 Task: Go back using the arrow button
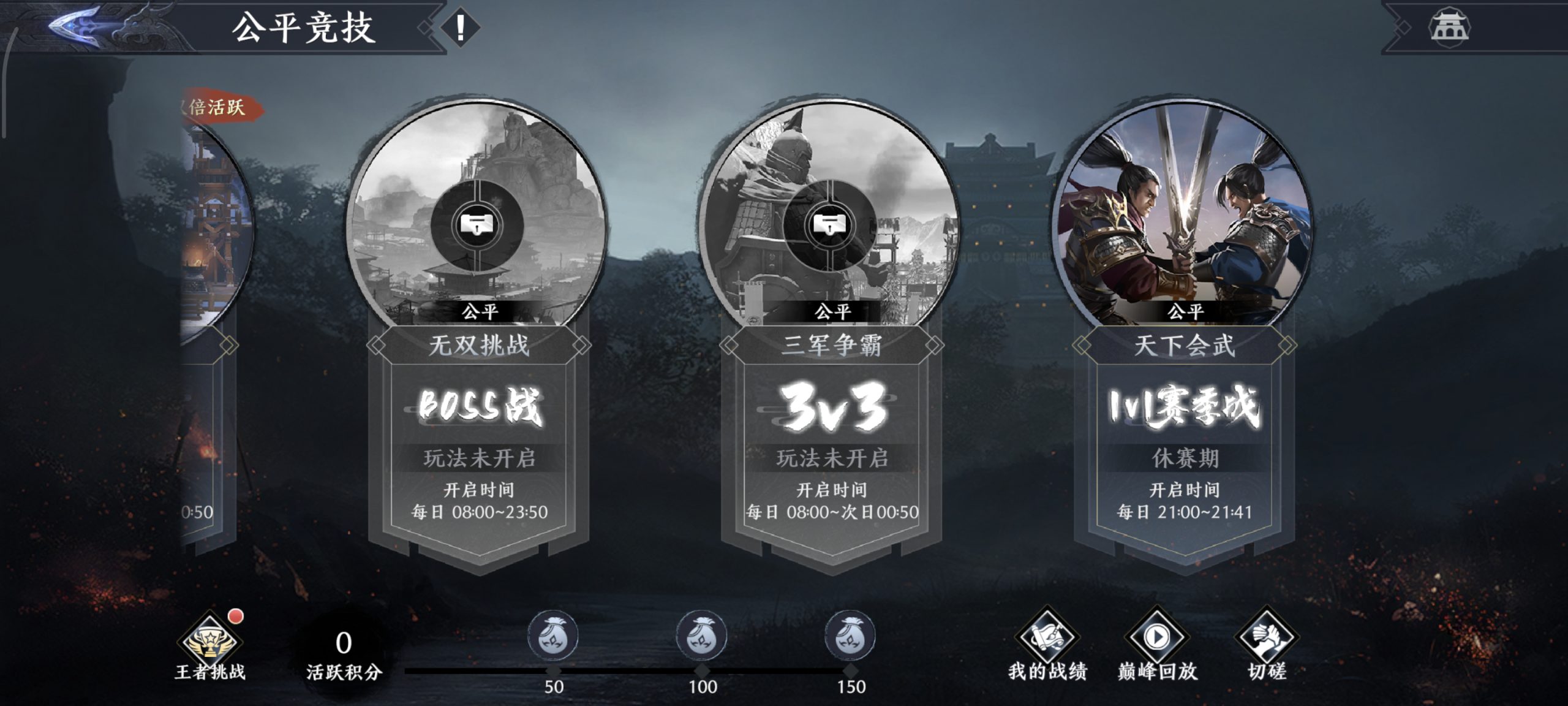tap(77, 27)
